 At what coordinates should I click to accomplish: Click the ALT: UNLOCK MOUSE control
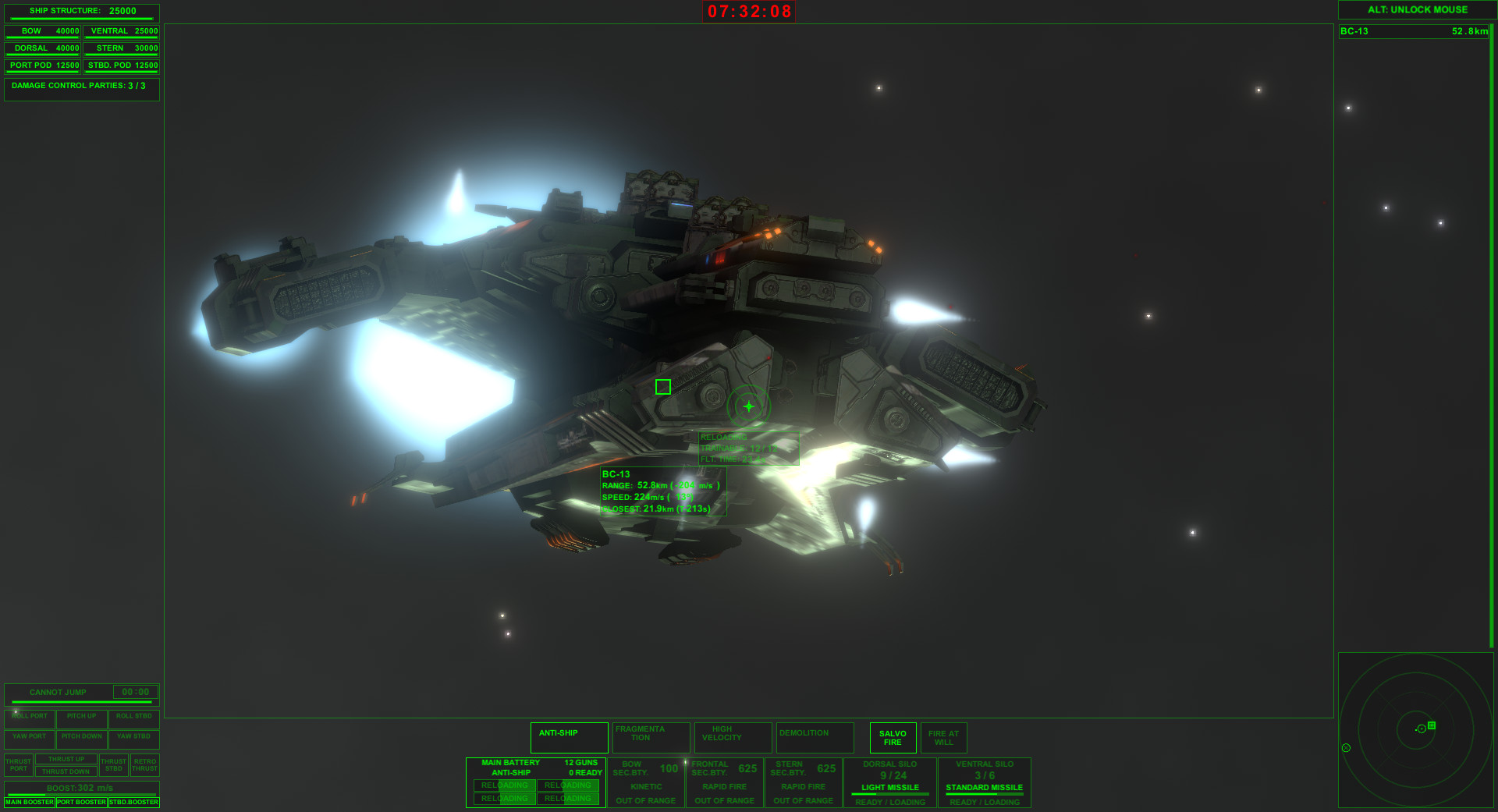(x=1415, y=10)
